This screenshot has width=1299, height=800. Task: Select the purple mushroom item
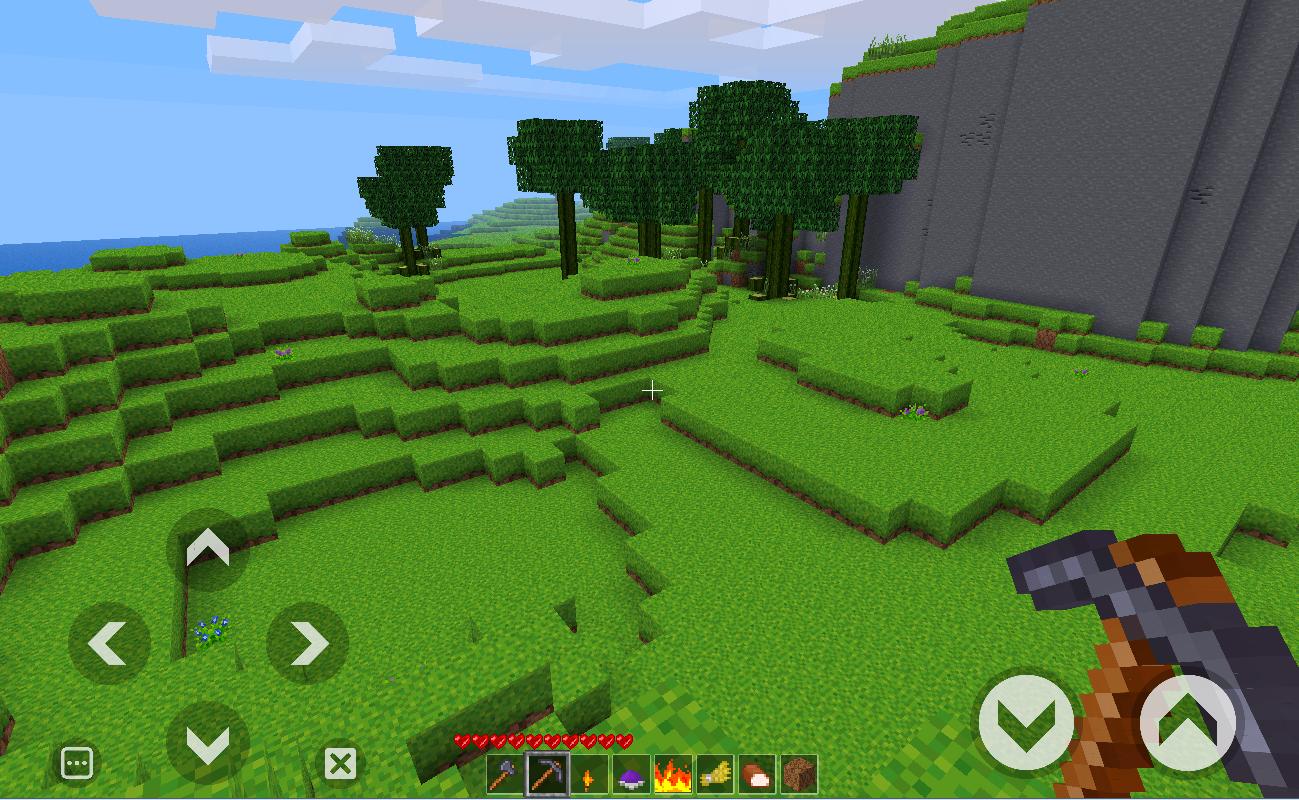coord(629,775)
